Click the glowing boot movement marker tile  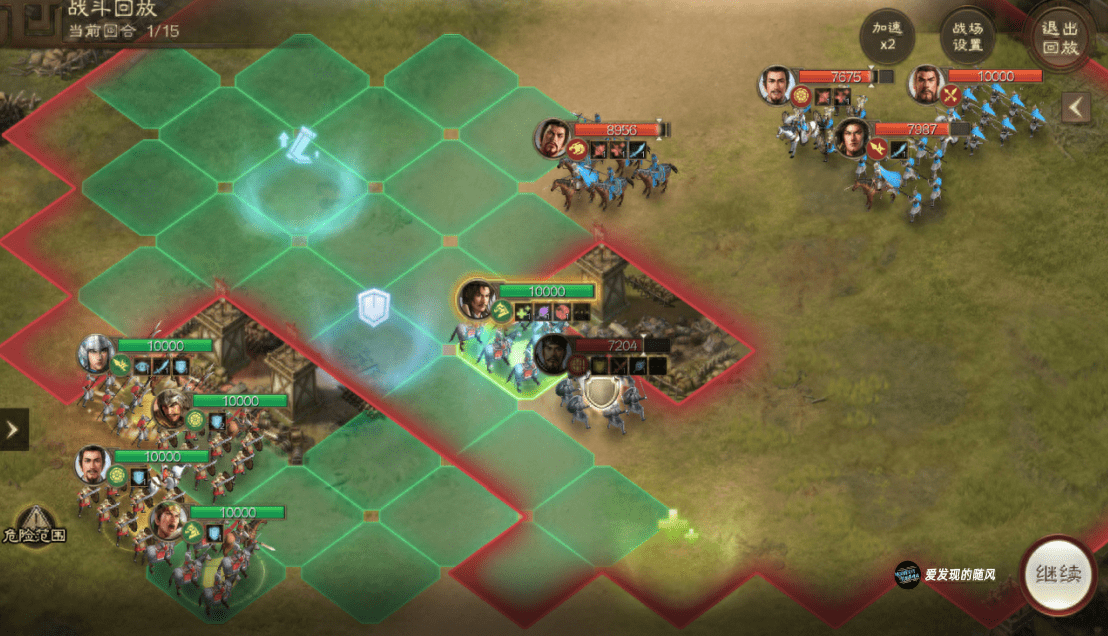tap(299, 145)
